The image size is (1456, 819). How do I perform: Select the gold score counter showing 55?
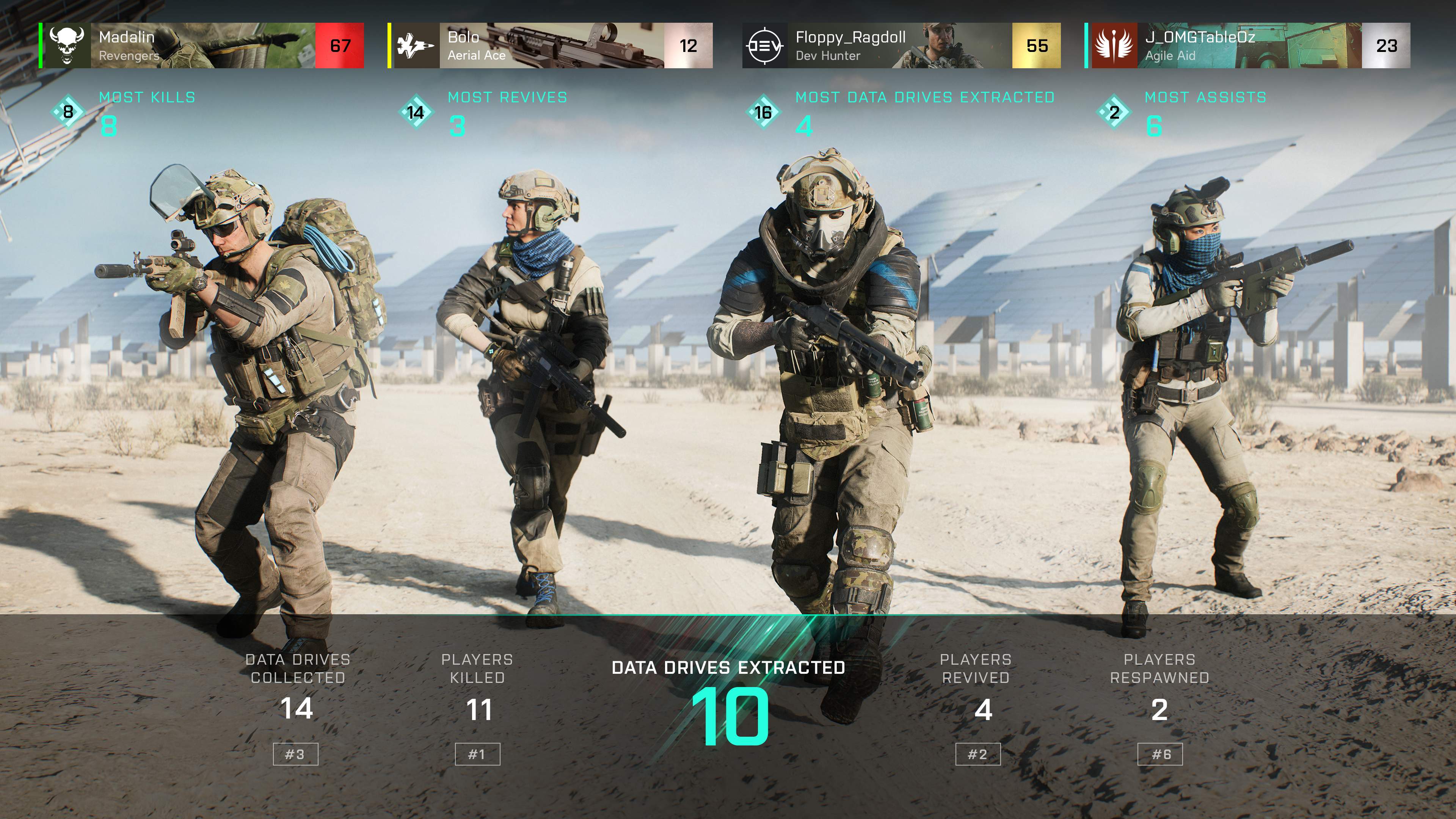click(x=1038, y=45)
